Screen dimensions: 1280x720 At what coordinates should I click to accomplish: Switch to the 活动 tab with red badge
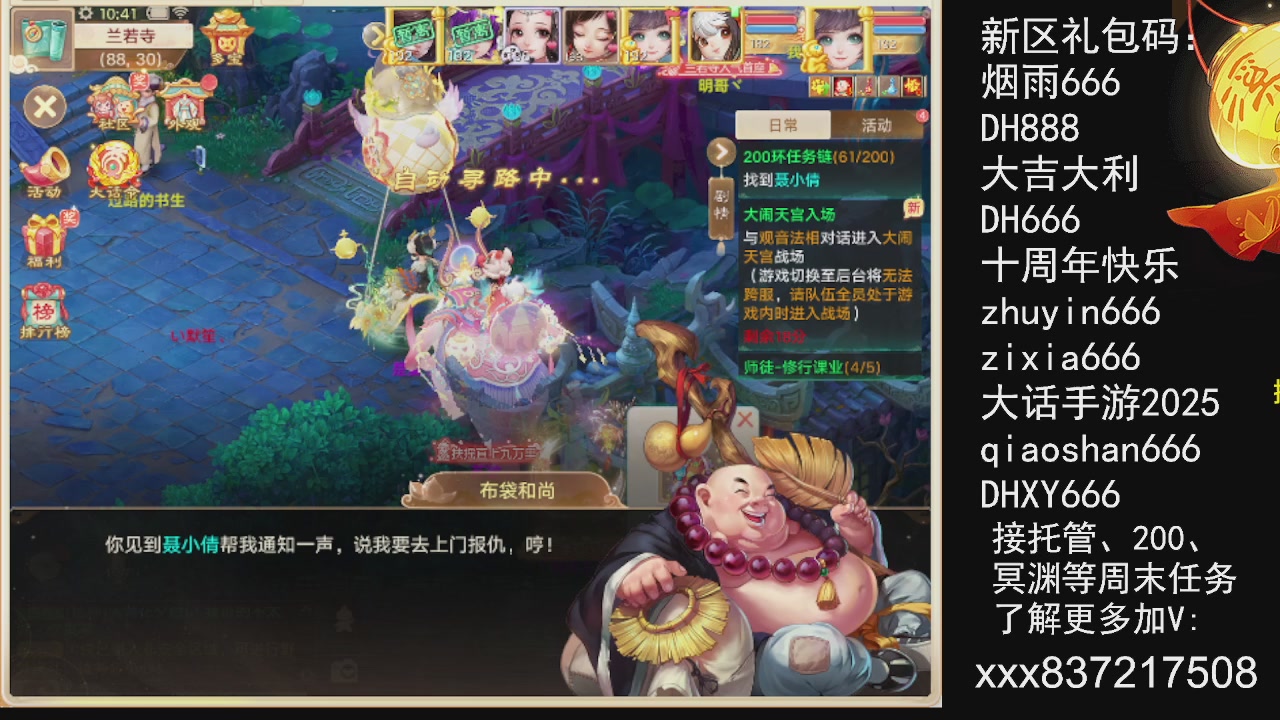tap(879, 126)
